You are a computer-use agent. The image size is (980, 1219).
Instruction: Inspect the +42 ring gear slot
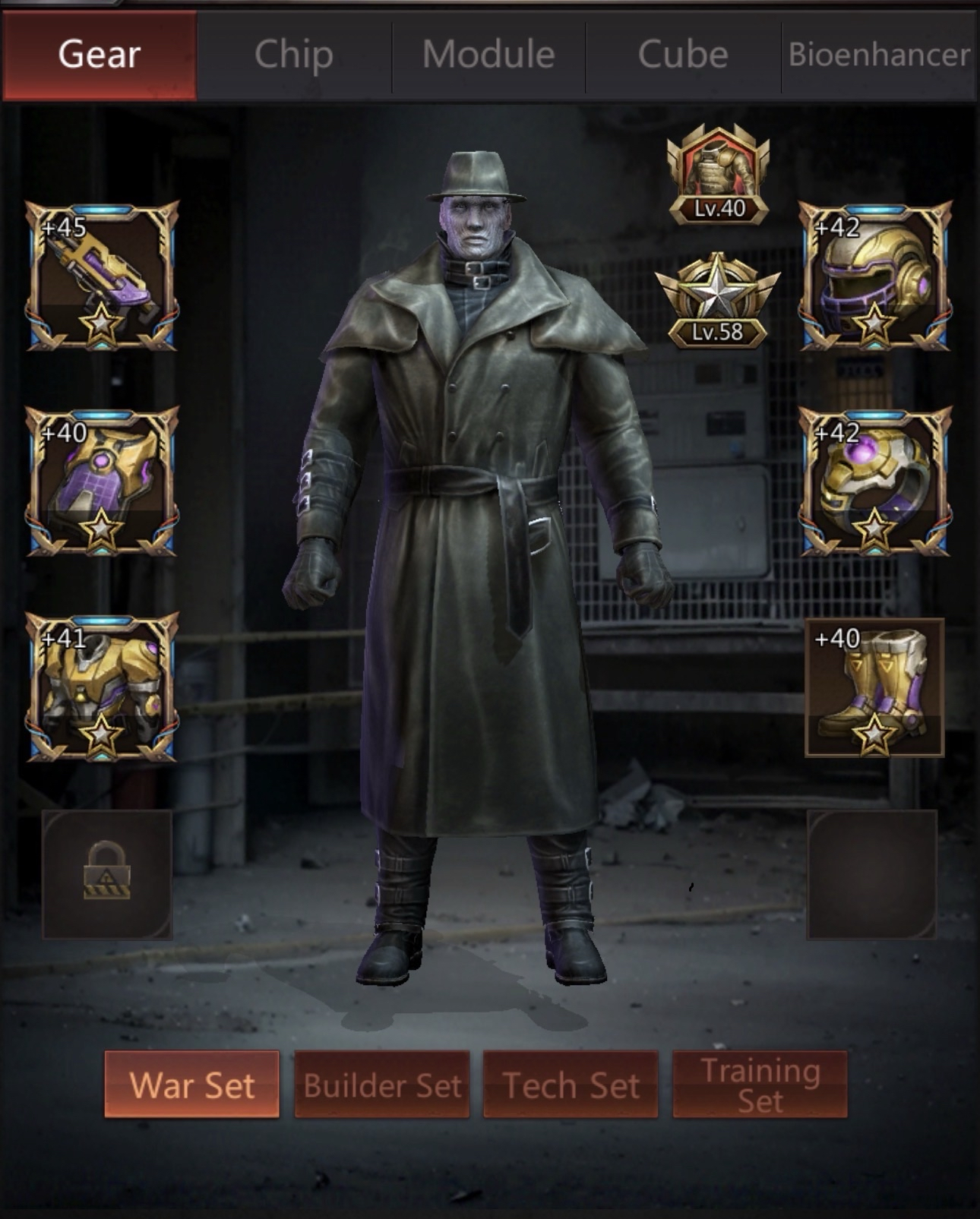[874, 482]
